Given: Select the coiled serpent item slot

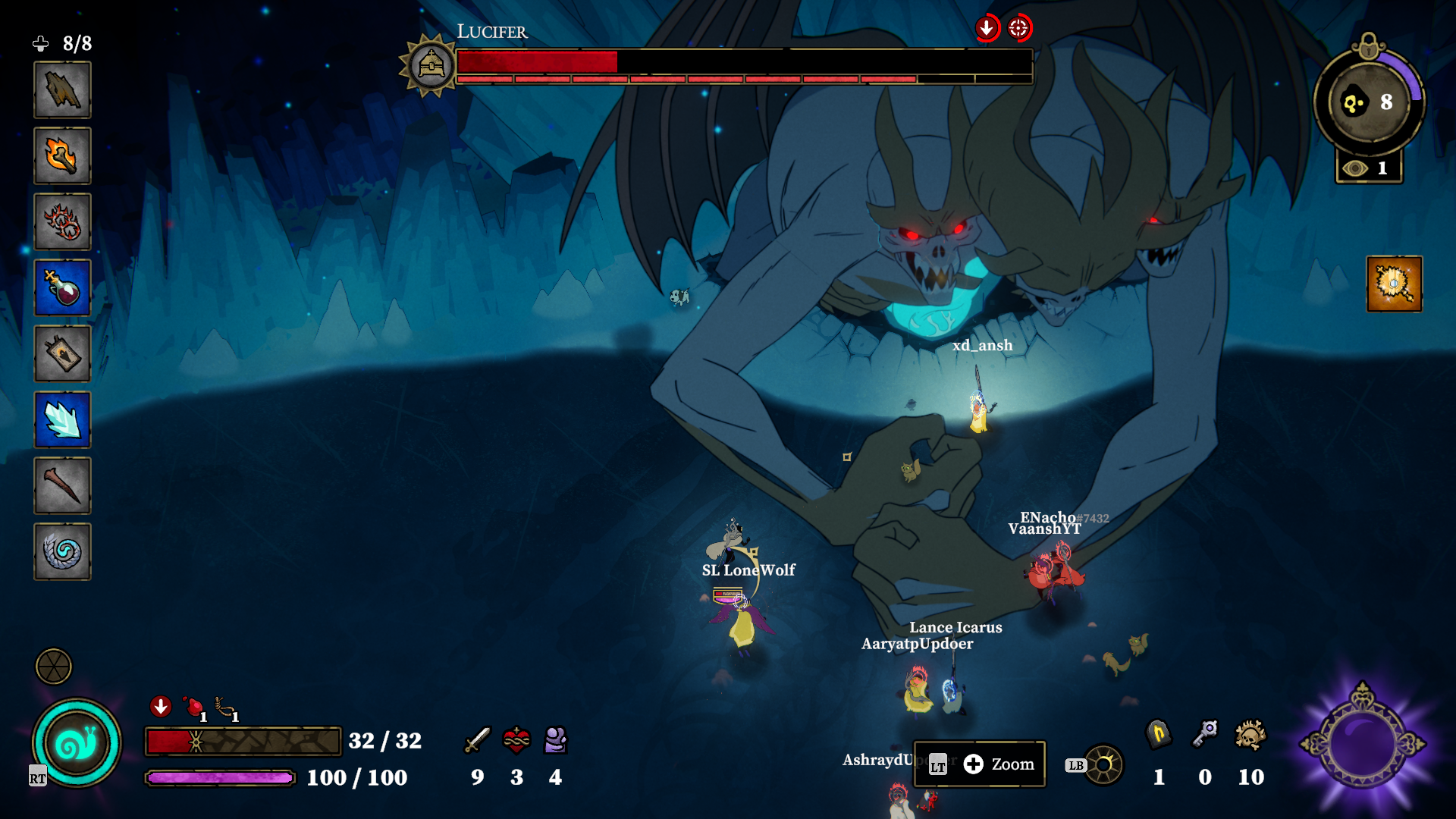Looking at the screenshot, I should (x=62, y=552).
